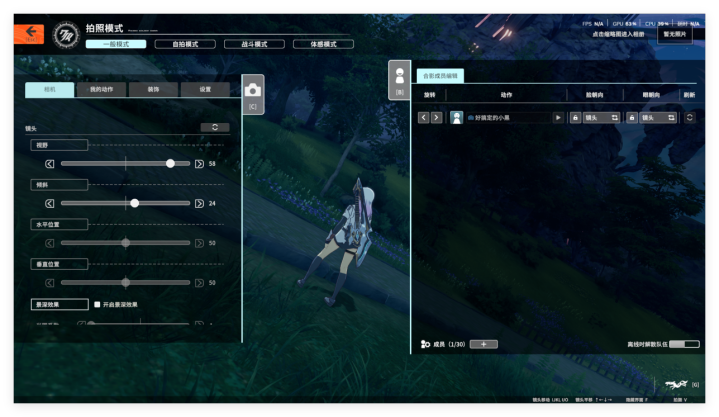Image resolution: width=719 pixels, height=417 pixels.
Task: Collapse the 镜头 lens section
Action: [214, 127]
